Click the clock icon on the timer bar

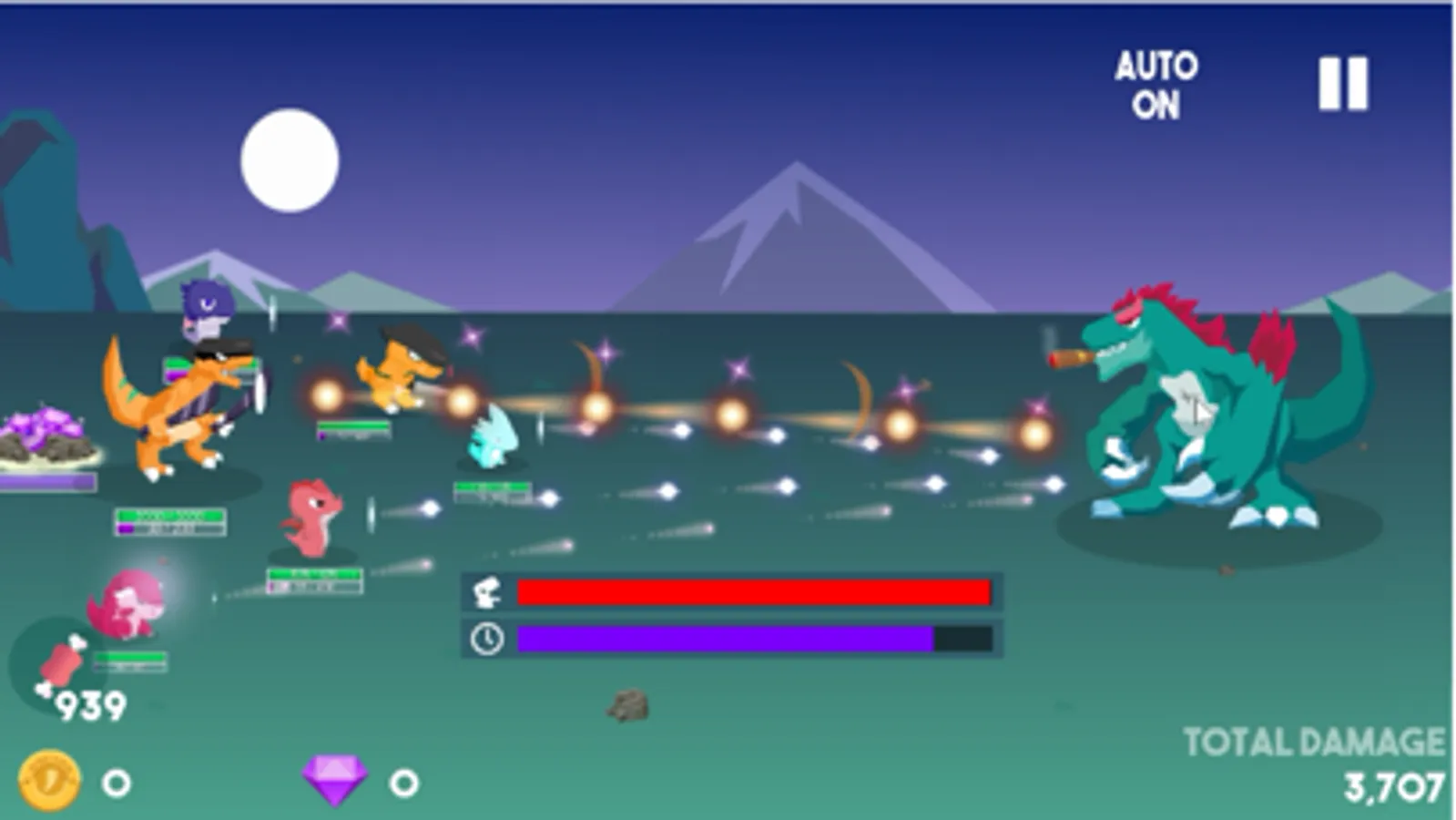[486, 638]
